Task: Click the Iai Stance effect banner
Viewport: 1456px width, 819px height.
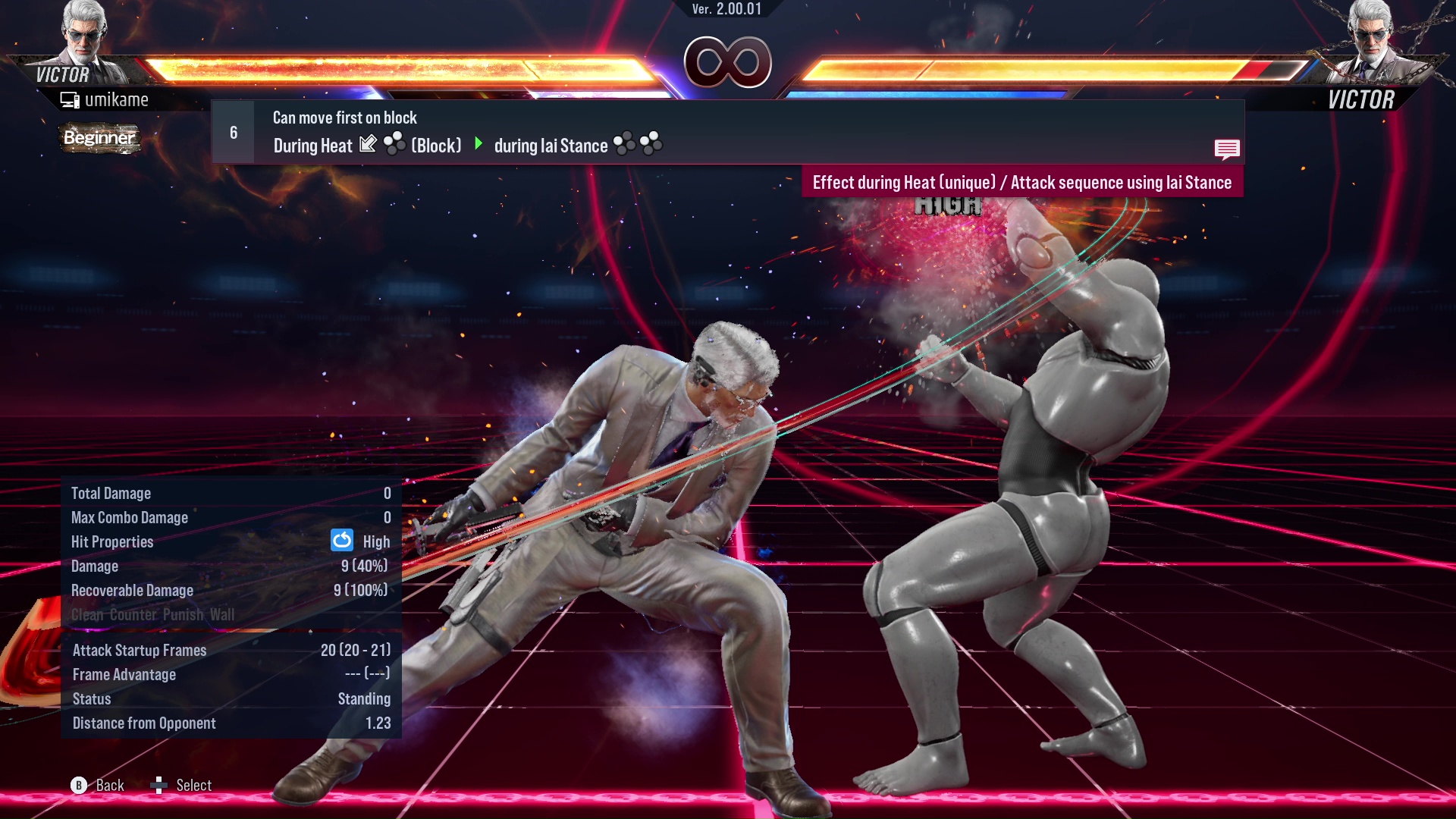Action: [x=1023, y=182]
